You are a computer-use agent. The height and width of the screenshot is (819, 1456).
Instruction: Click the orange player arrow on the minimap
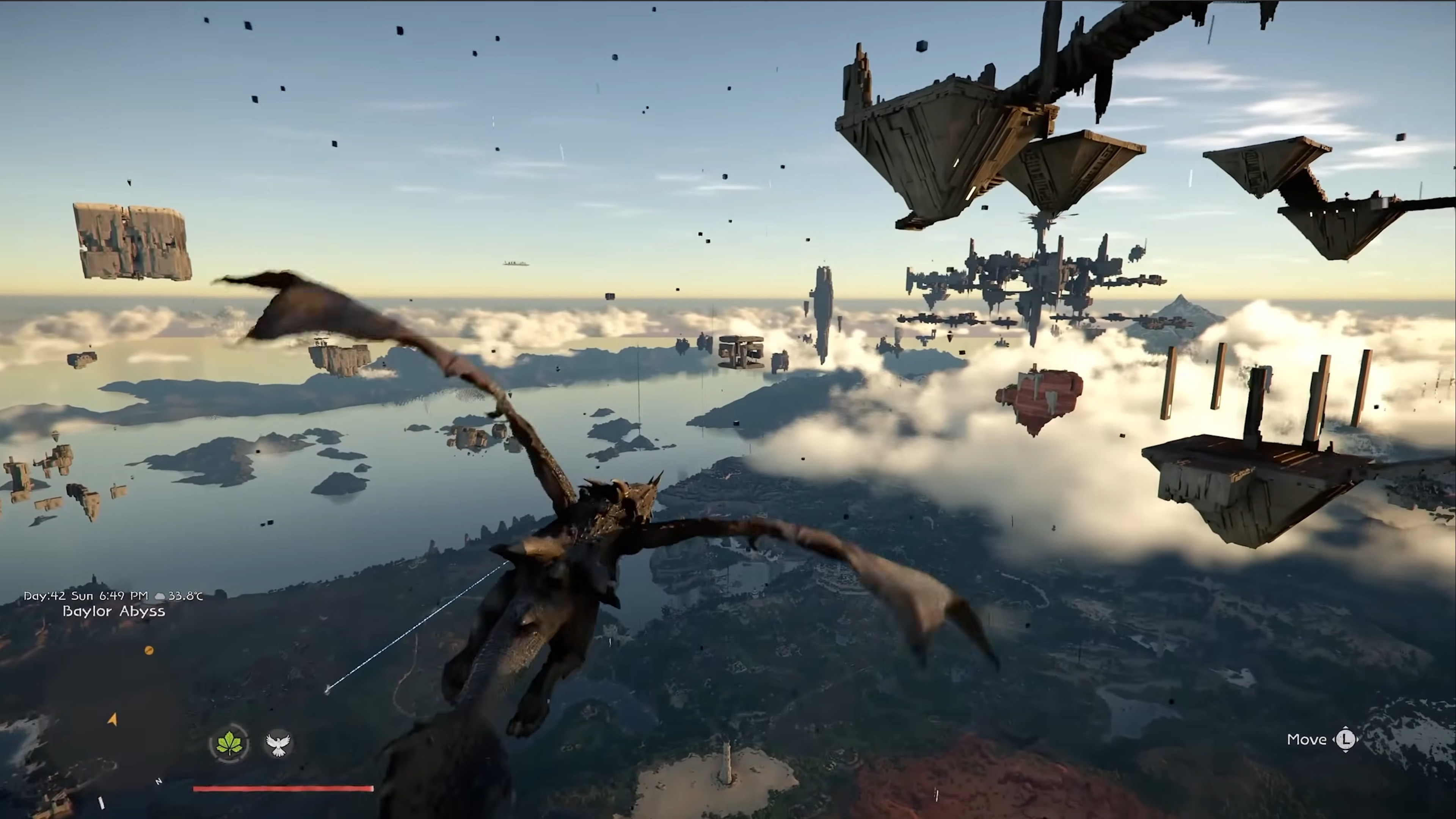[x=113, y=720]
